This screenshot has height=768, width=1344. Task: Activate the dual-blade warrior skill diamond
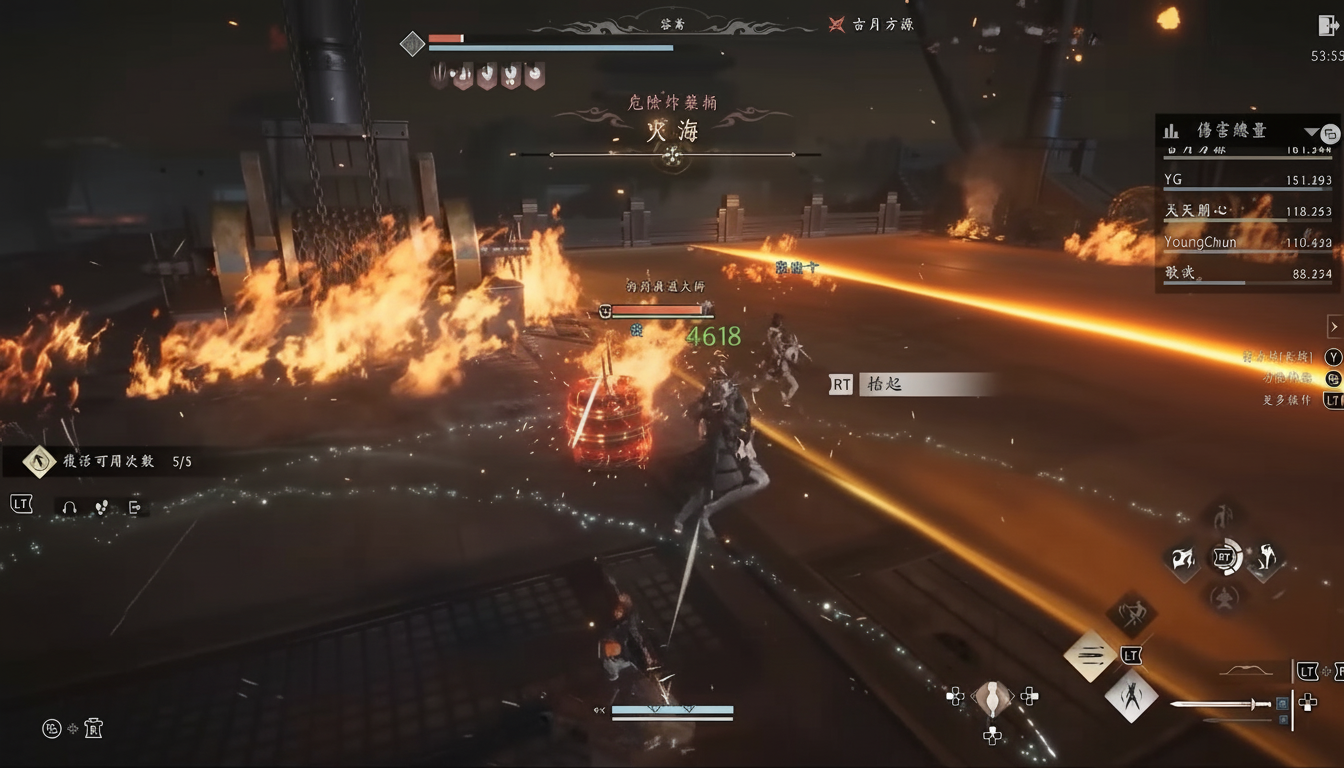coord(1131,695)
